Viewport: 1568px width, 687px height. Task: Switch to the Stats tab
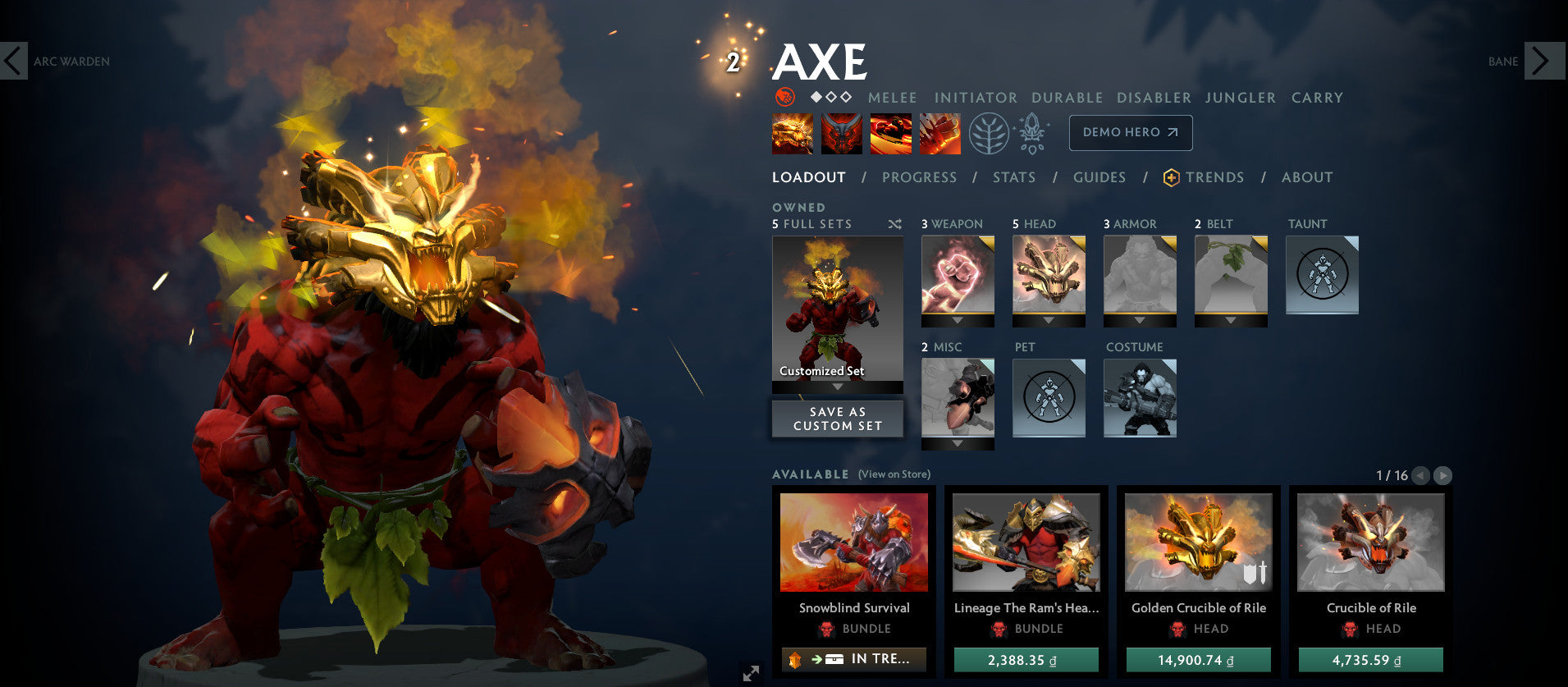pyautogui.click(x=1014, y=177)
